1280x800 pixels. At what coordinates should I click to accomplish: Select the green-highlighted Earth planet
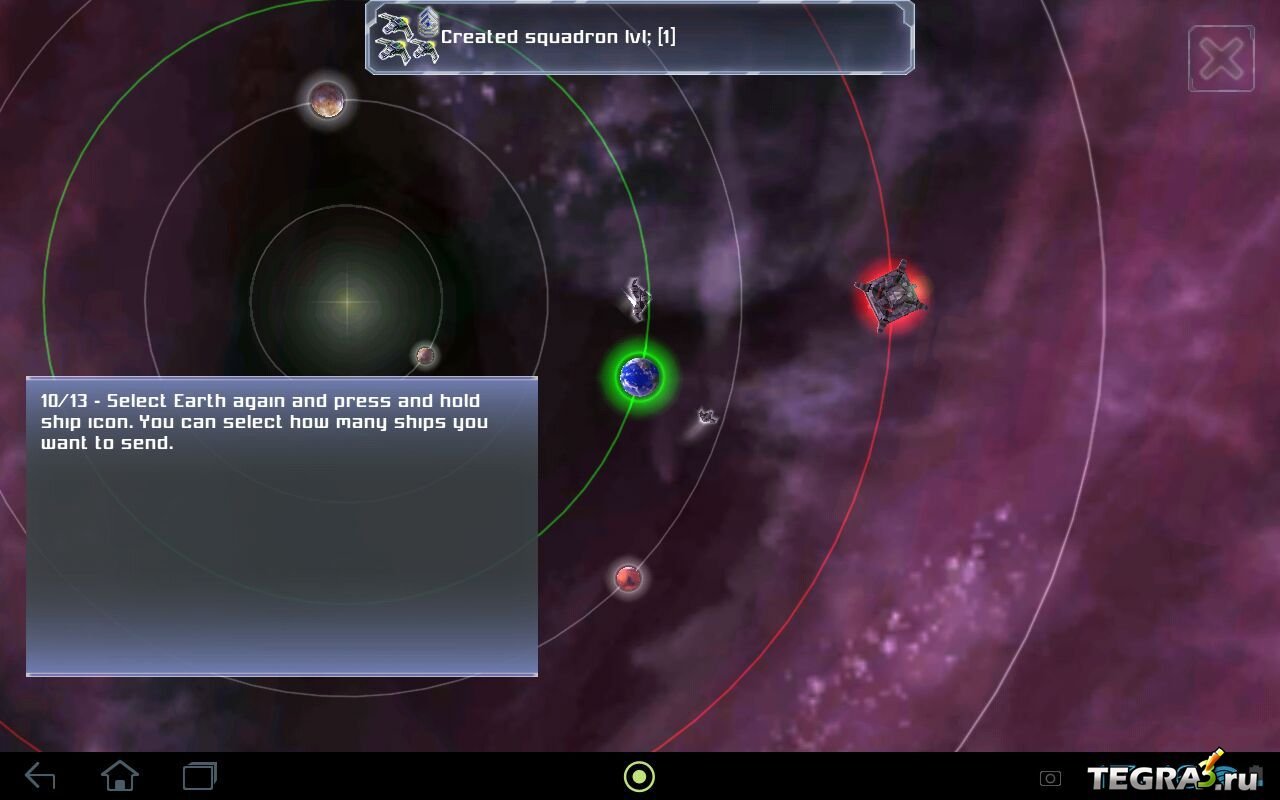click(640, 376)
